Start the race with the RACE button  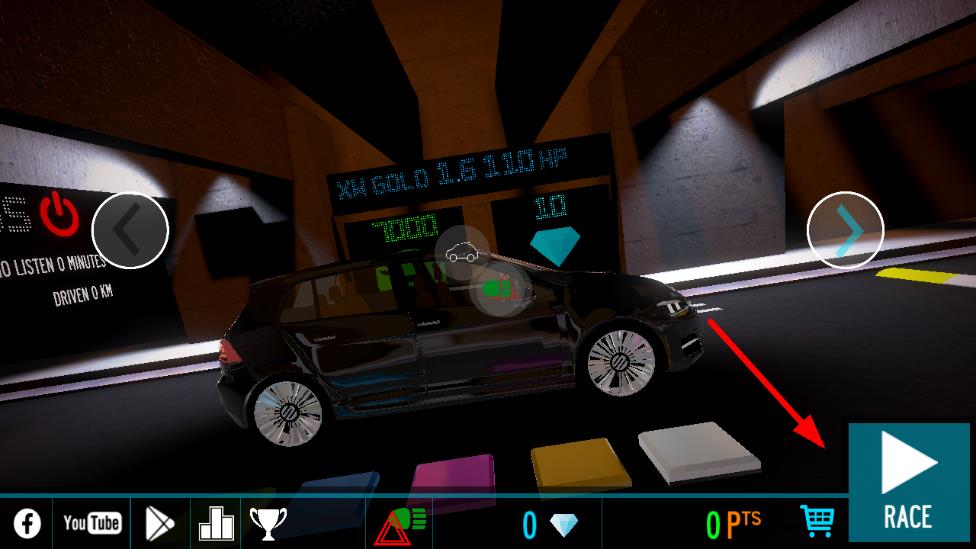pos(908,483)
